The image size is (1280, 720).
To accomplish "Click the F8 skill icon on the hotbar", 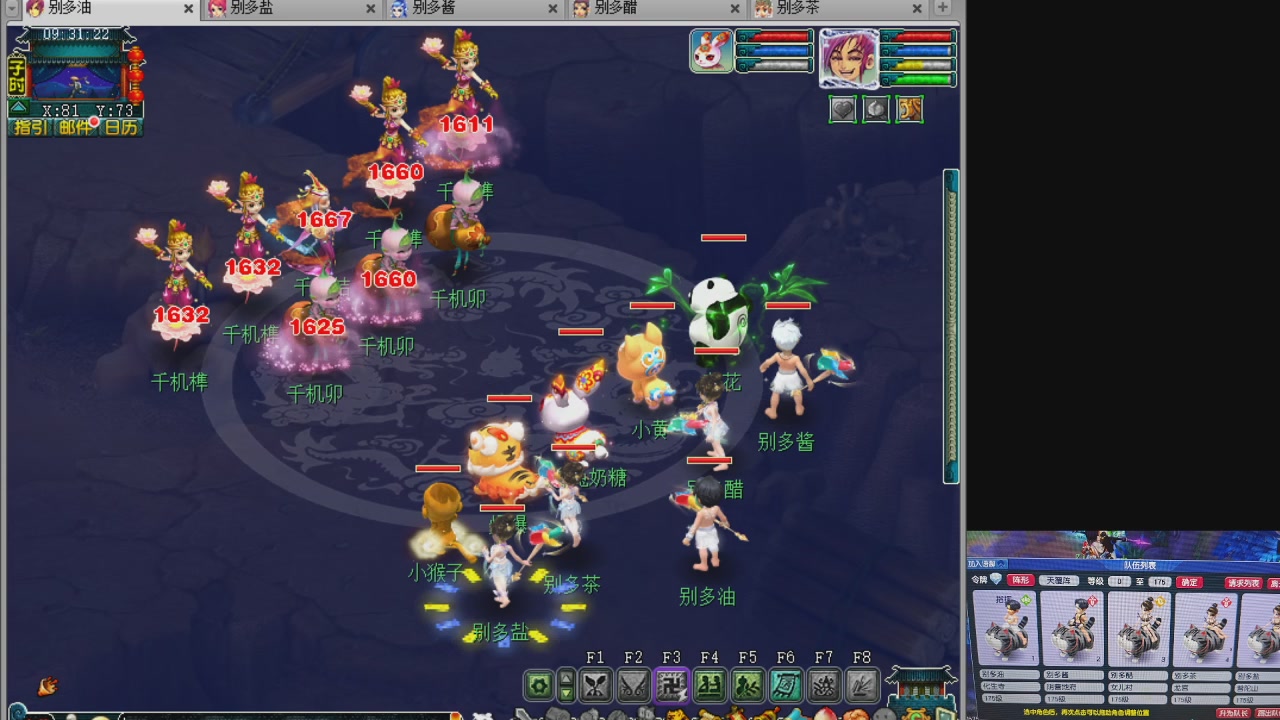I will [x=861, y=684].
